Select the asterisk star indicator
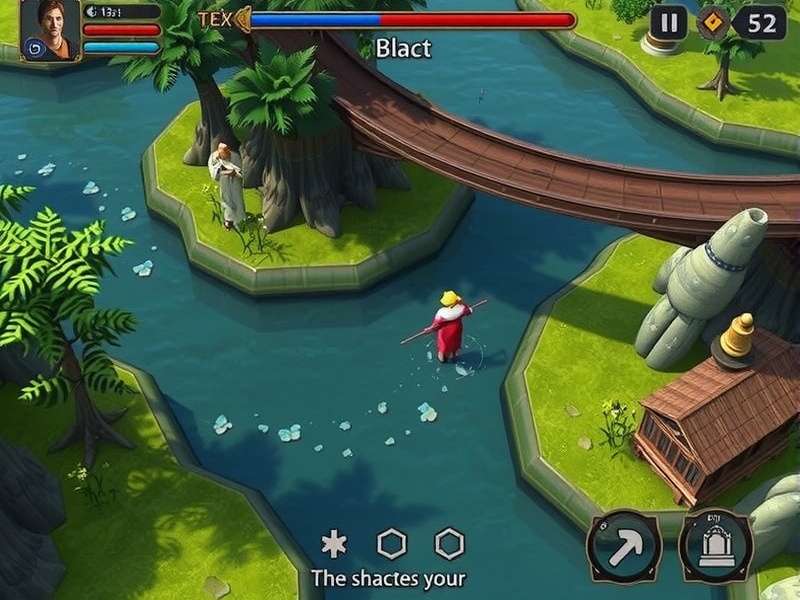The height and width of the screenshot is (600, 800). 333,544
